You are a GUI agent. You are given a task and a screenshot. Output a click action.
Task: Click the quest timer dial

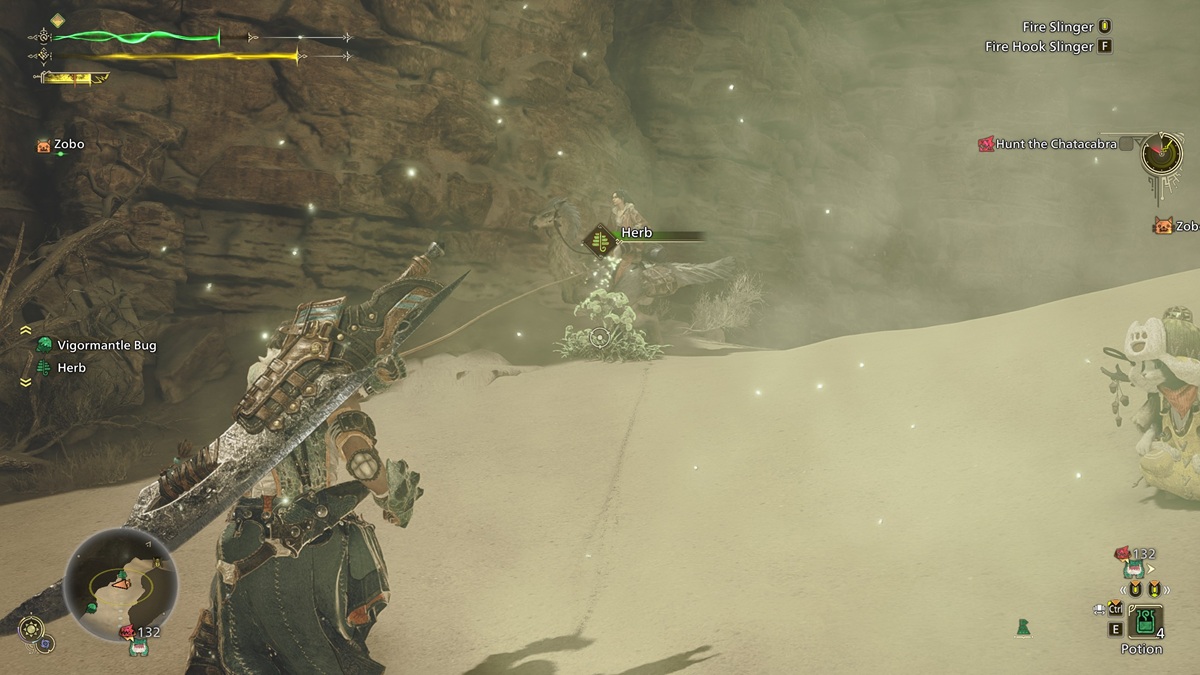1163,153
